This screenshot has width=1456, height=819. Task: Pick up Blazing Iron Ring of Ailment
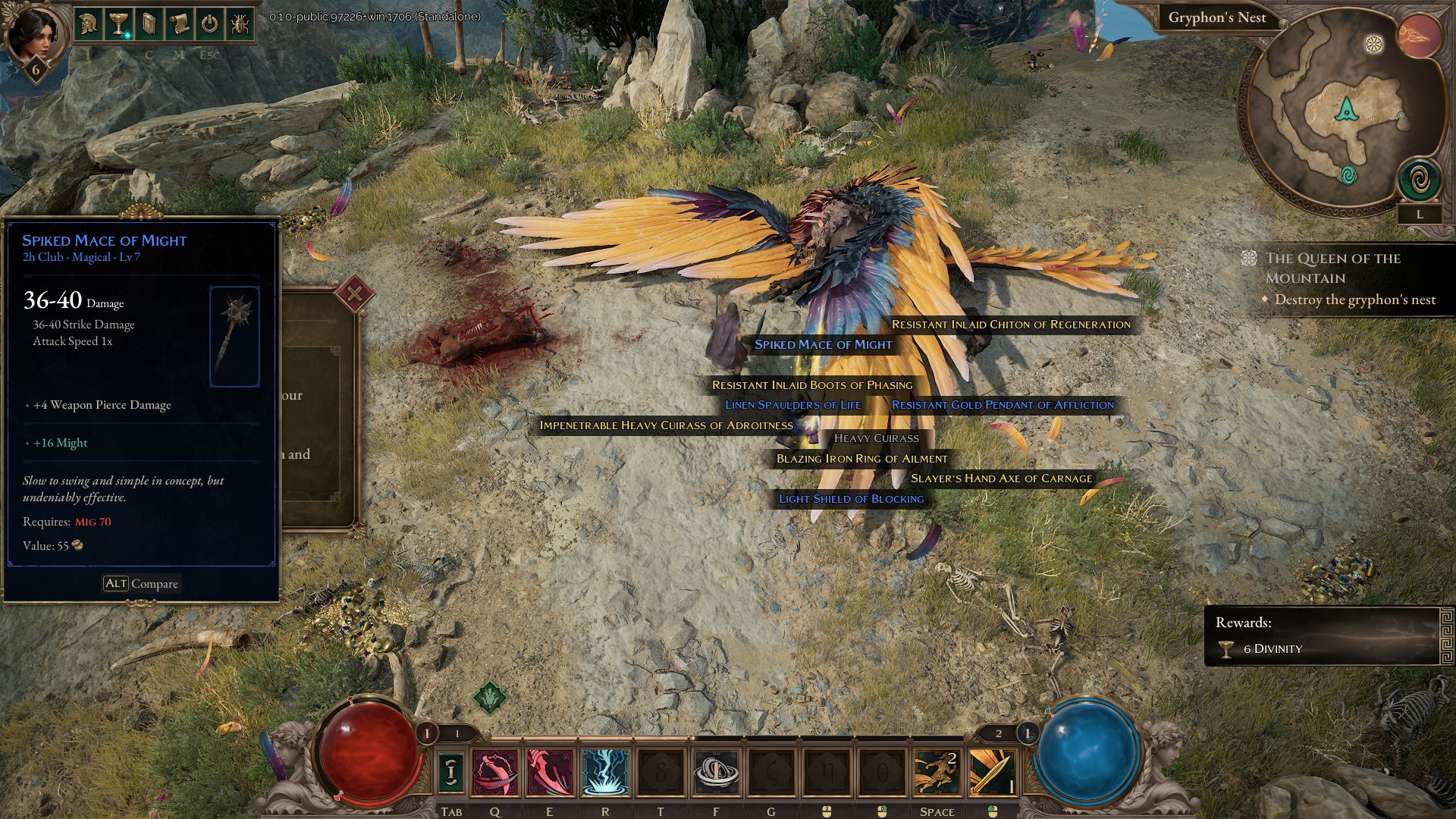[861, 459]
